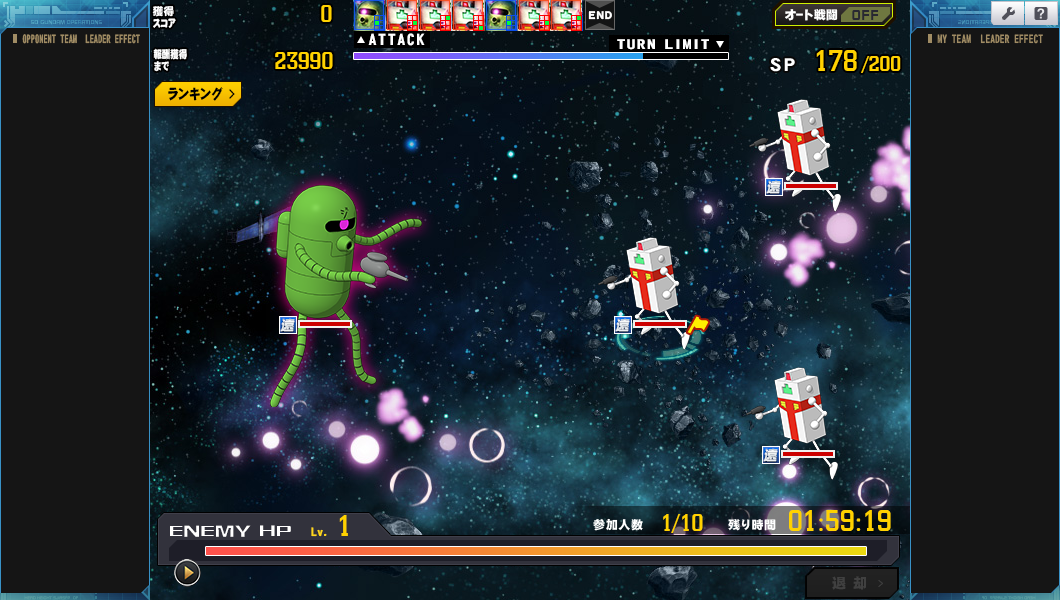This screenshot has width=1060, height=600.
Task: Retreat using the greyed 退却 button
Action: pyautogui.click(x=851, y=582)
